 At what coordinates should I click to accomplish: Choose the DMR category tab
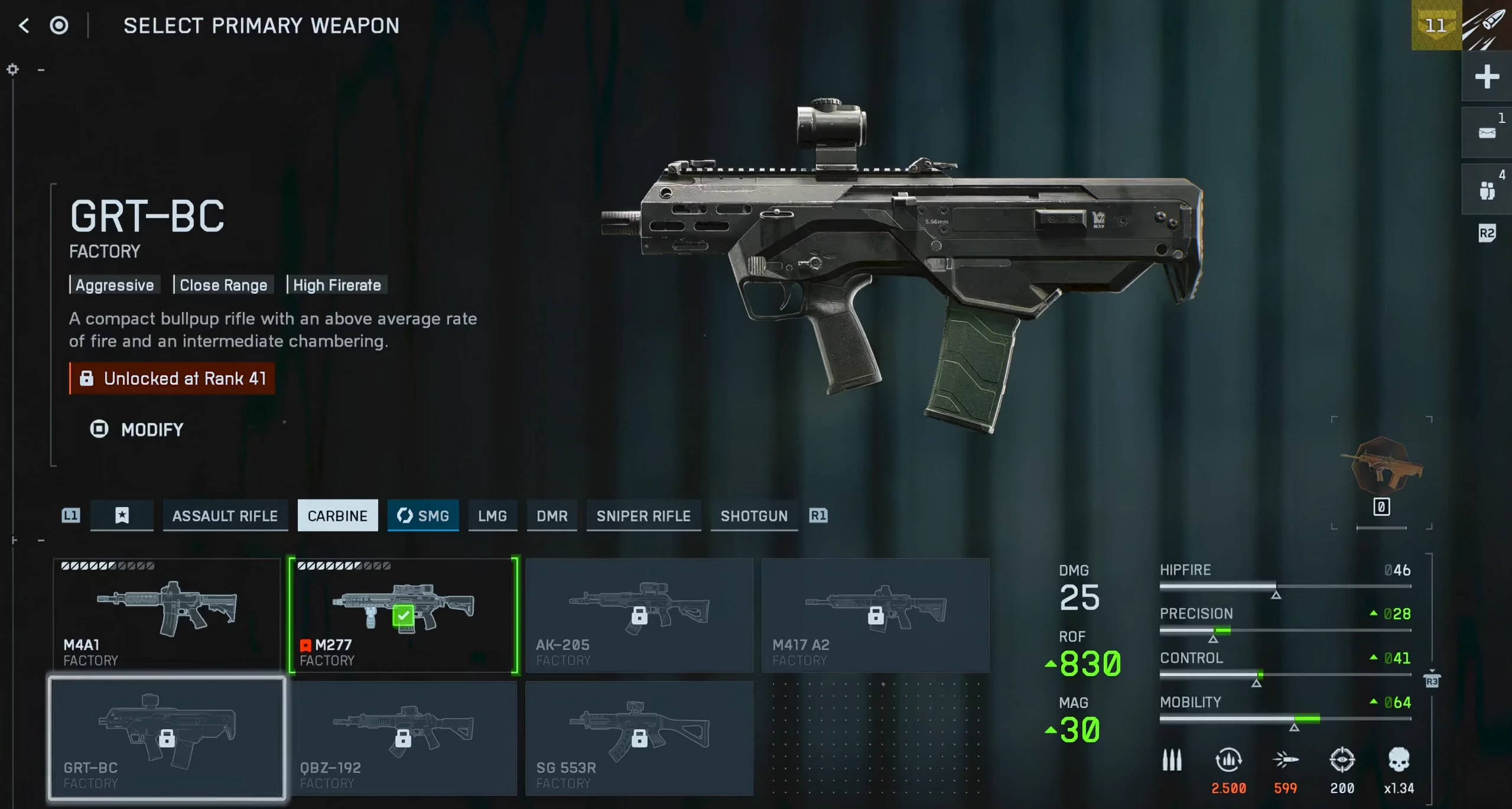(552, 516)
